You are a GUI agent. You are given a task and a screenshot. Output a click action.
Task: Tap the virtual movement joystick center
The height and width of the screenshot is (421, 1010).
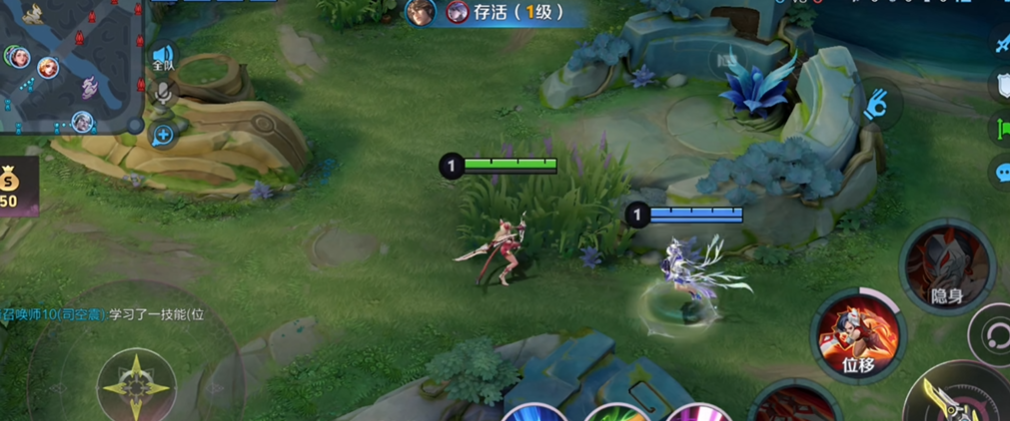[x=137, y=383]
